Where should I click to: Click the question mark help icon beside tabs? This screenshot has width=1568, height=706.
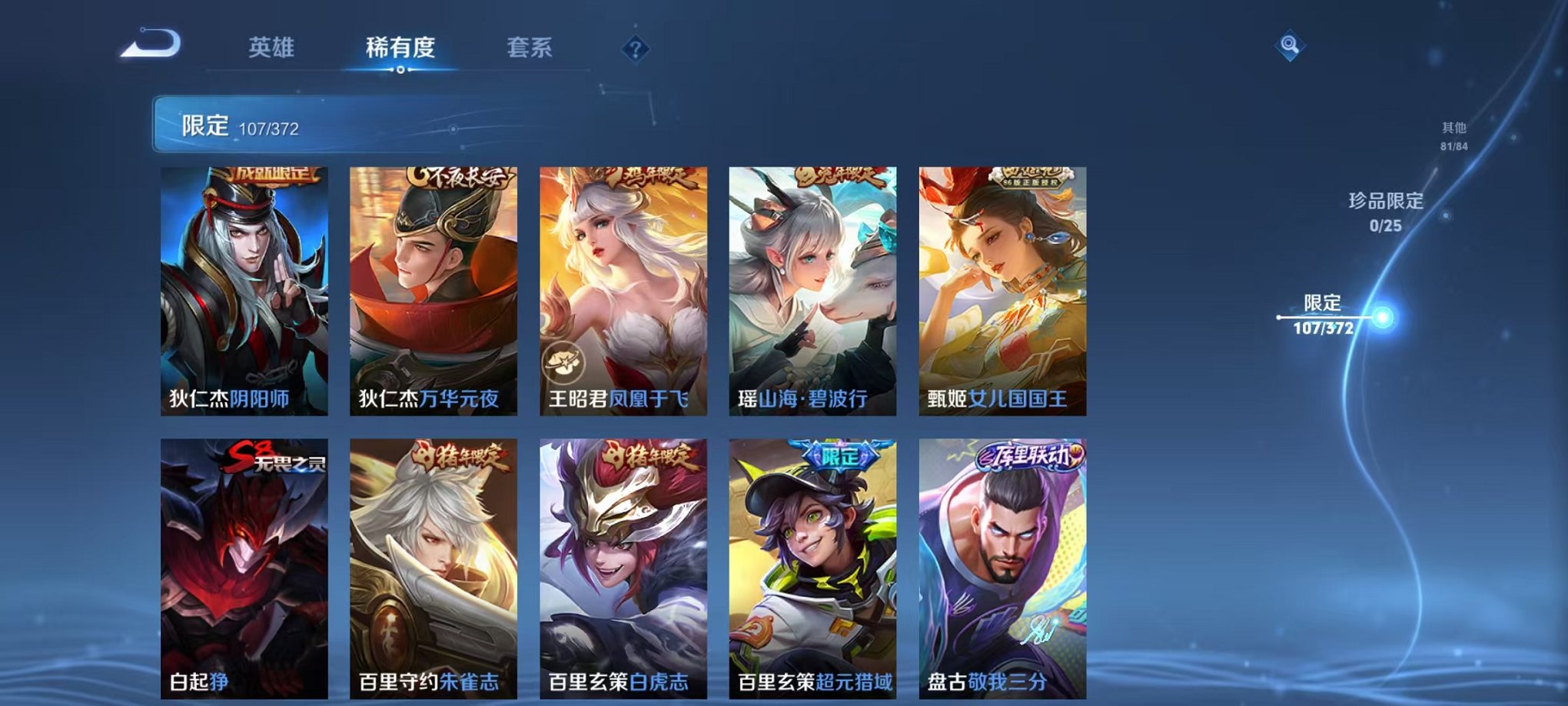point(633,49)
